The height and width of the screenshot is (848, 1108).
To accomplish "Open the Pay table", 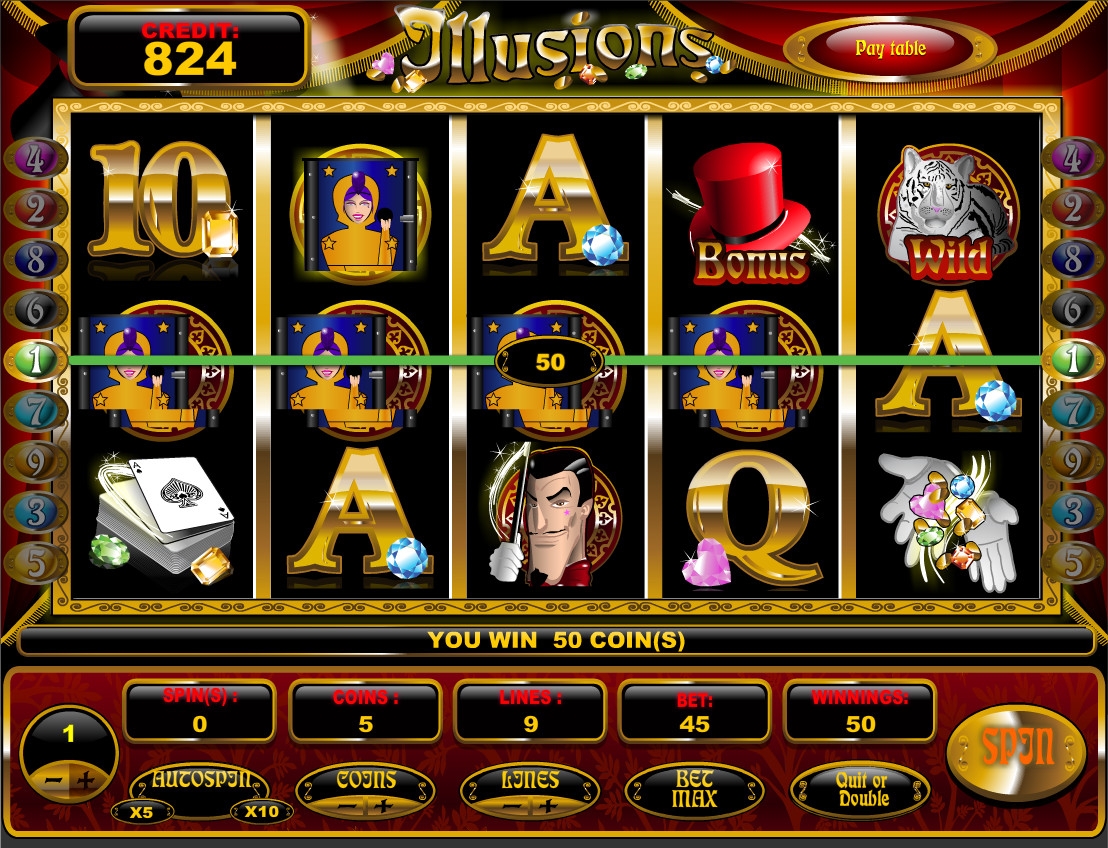I will [890, 48].
